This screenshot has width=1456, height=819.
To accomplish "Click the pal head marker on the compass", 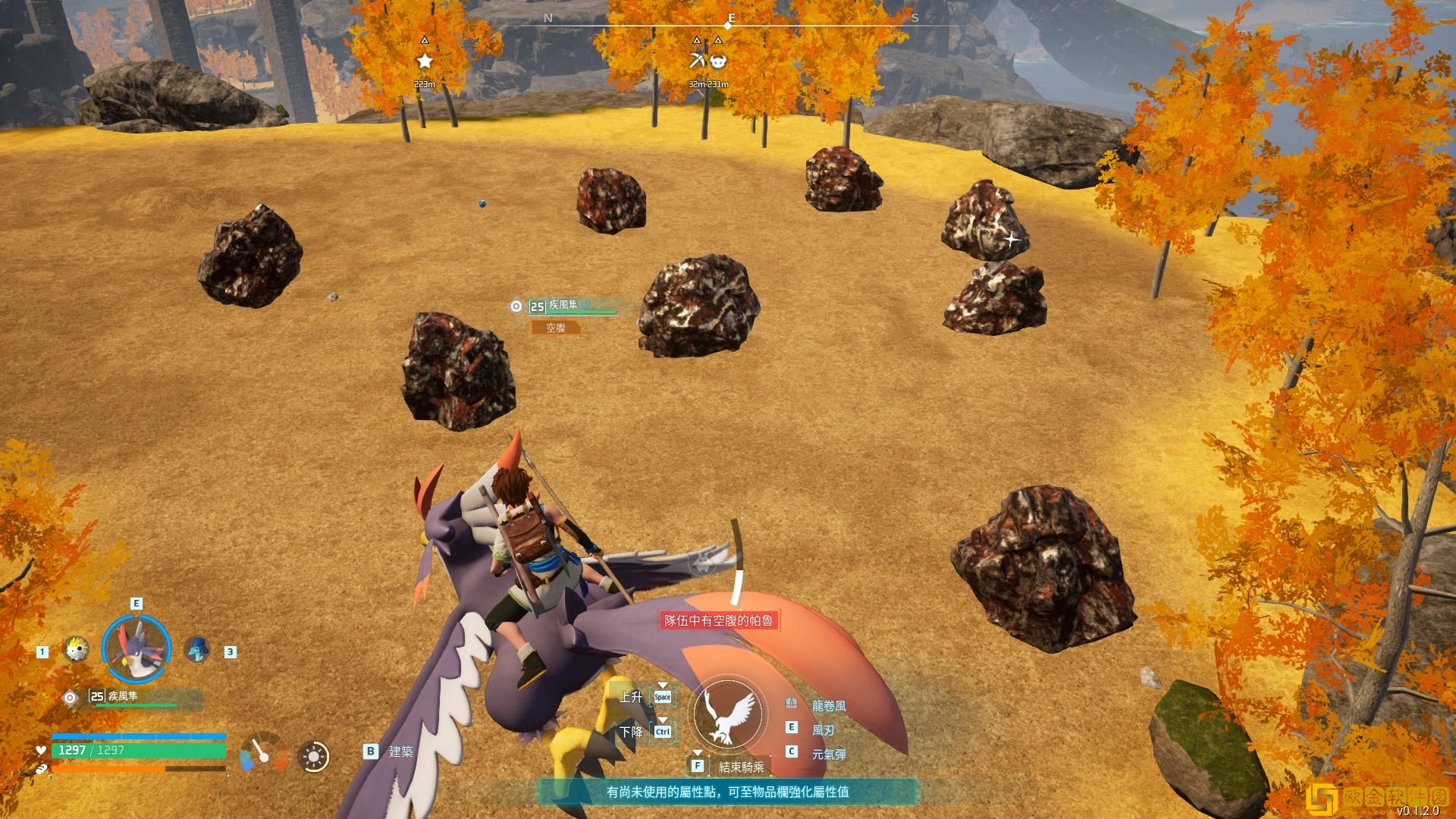I will (x=718, y=61).
